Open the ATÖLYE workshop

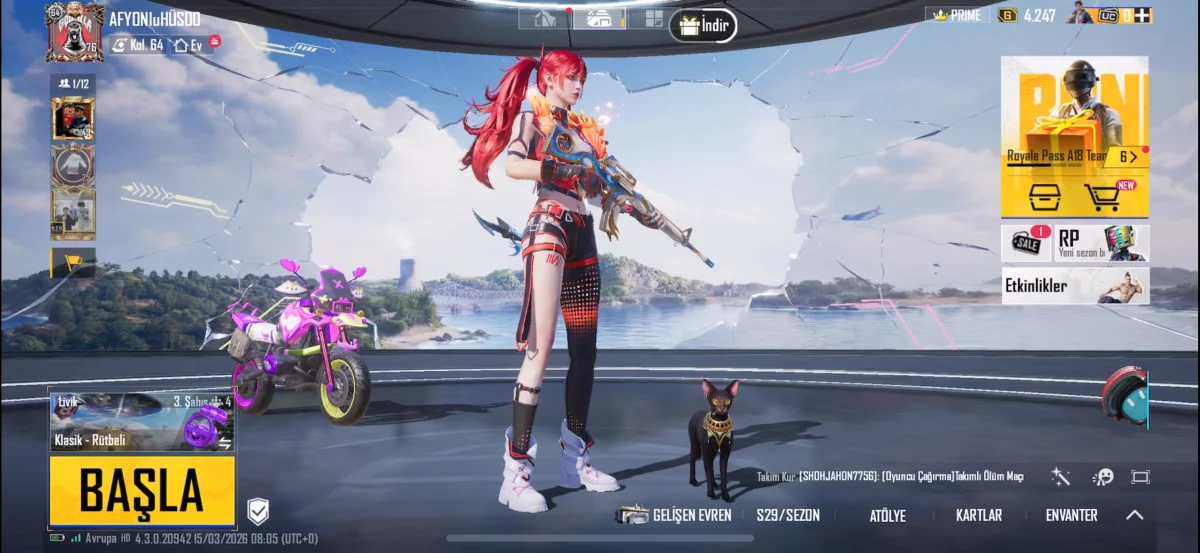tap(887, 516)
